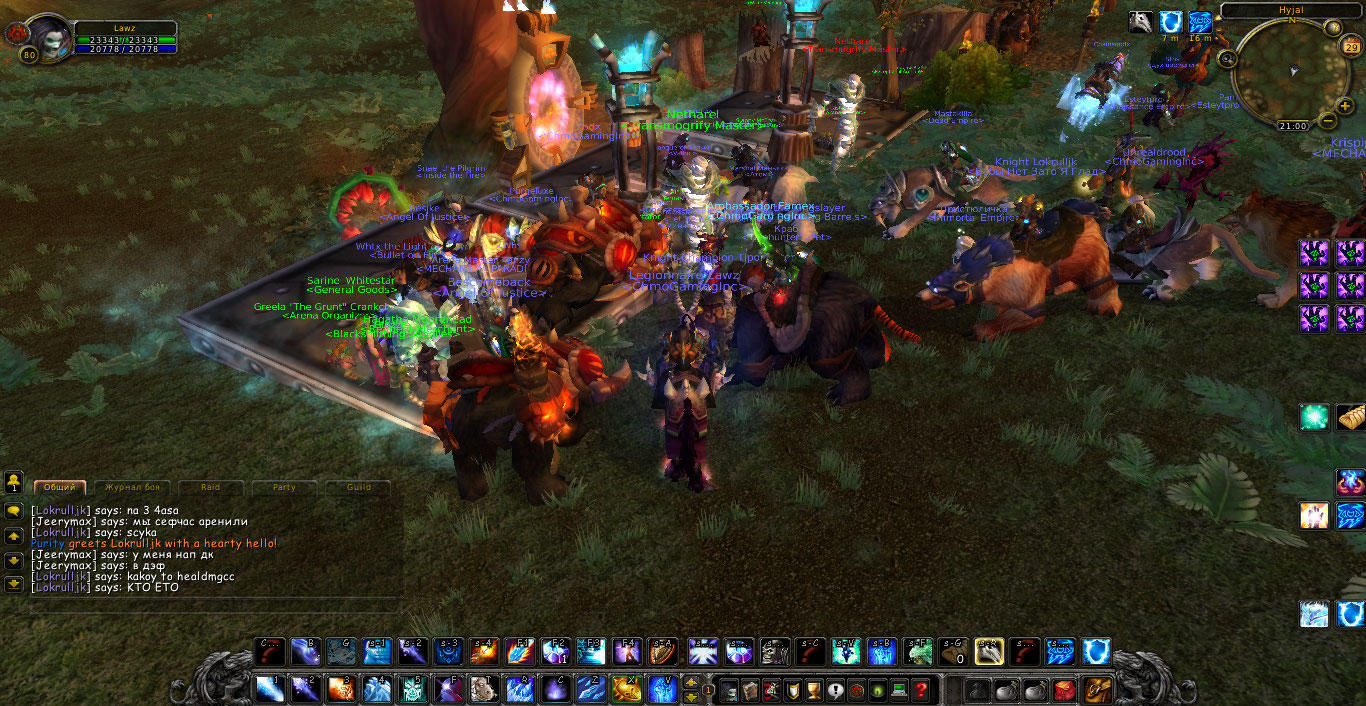Click the white horse mount buff icon
1366x706 pixels.
click(x=1141, y=22)
